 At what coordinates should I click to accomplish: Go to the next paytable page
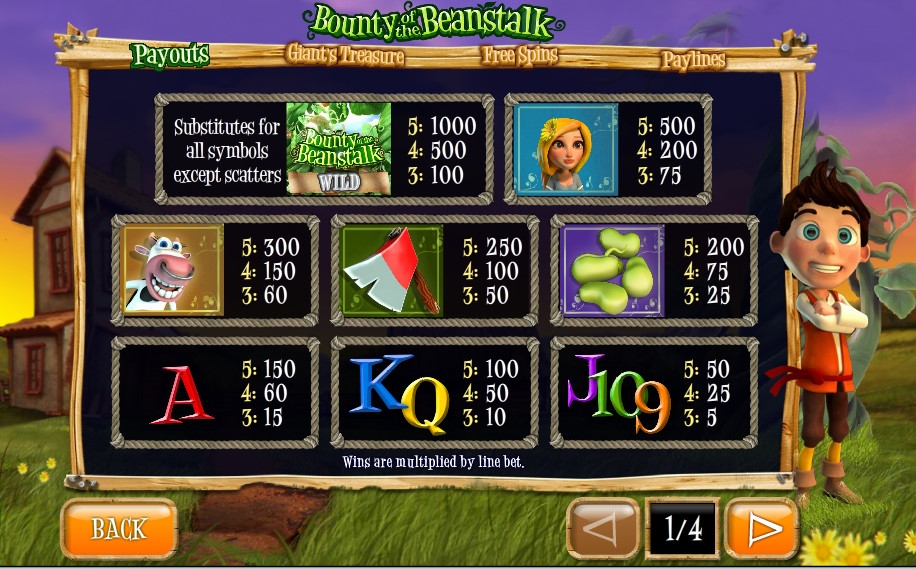(761, 528)
